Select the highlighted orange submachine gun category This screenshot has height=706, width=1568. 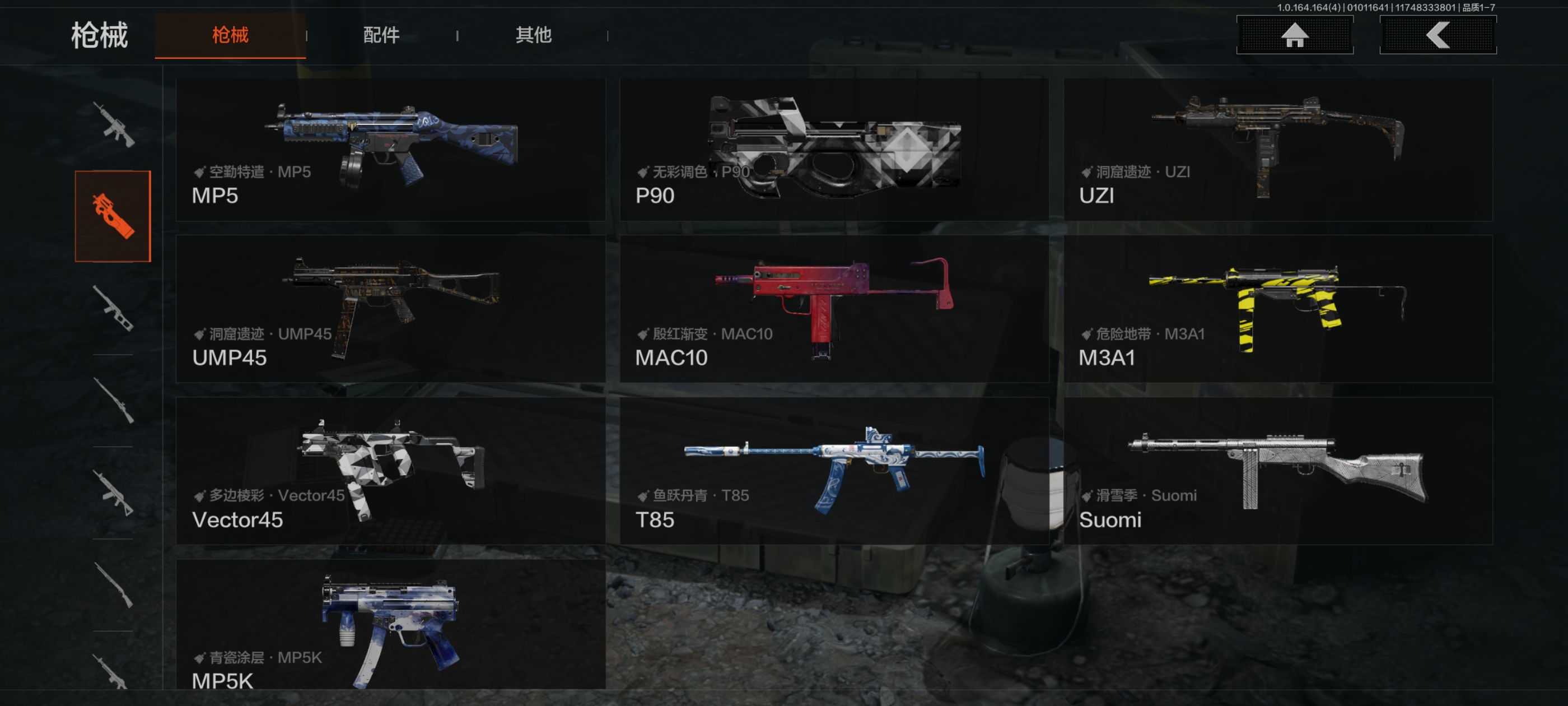[x=113, y=216]
